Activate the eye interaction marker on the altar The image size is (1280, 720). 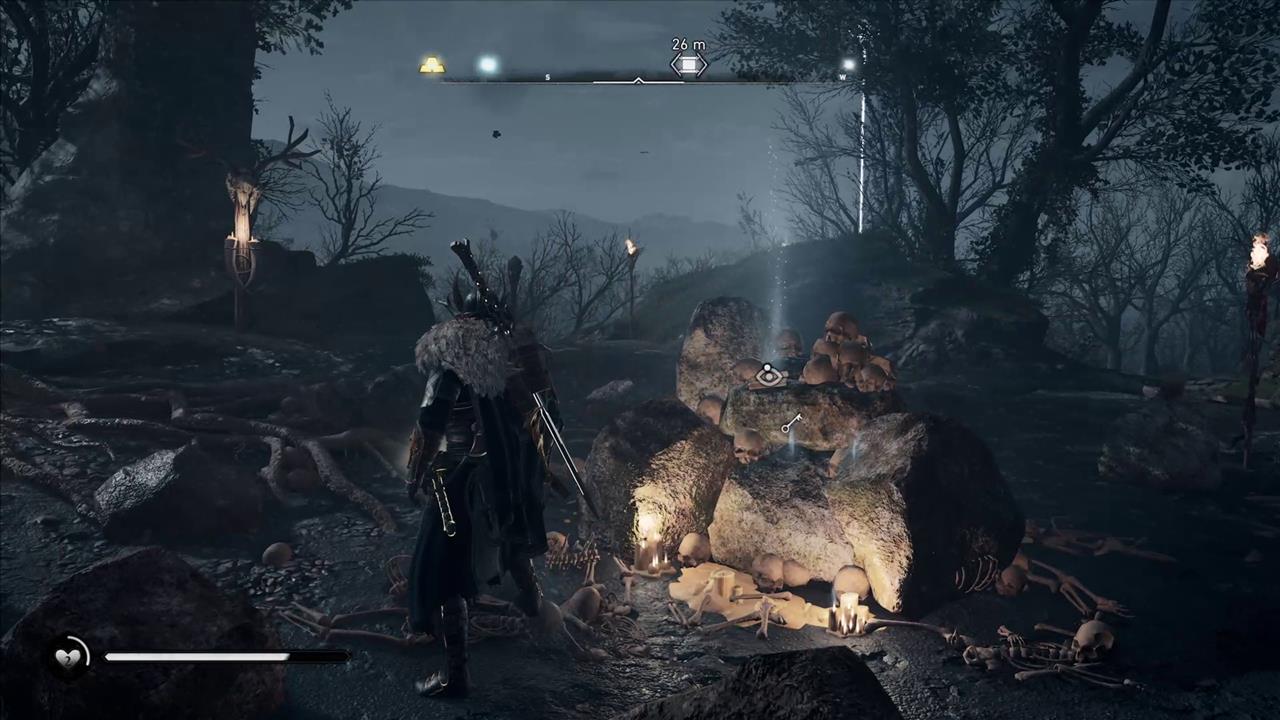tap(769, 376)
